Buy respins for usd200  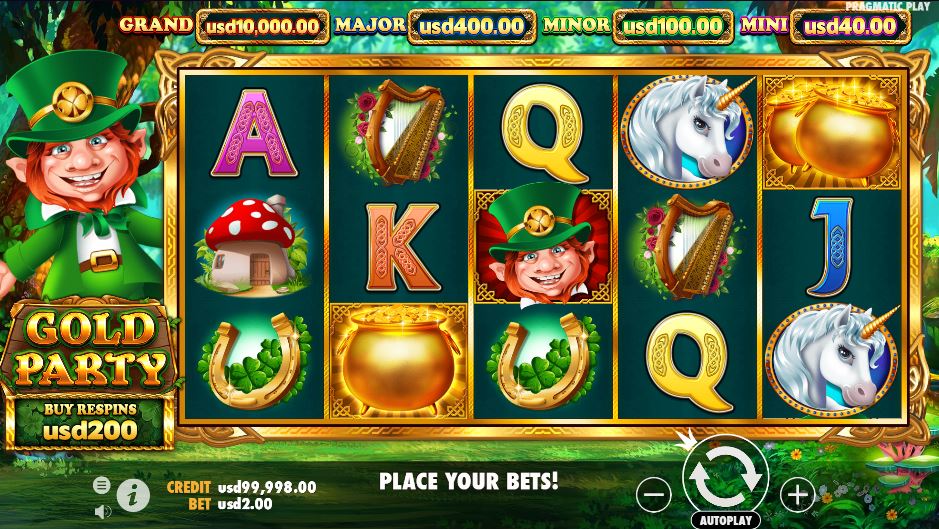[90, 422]
